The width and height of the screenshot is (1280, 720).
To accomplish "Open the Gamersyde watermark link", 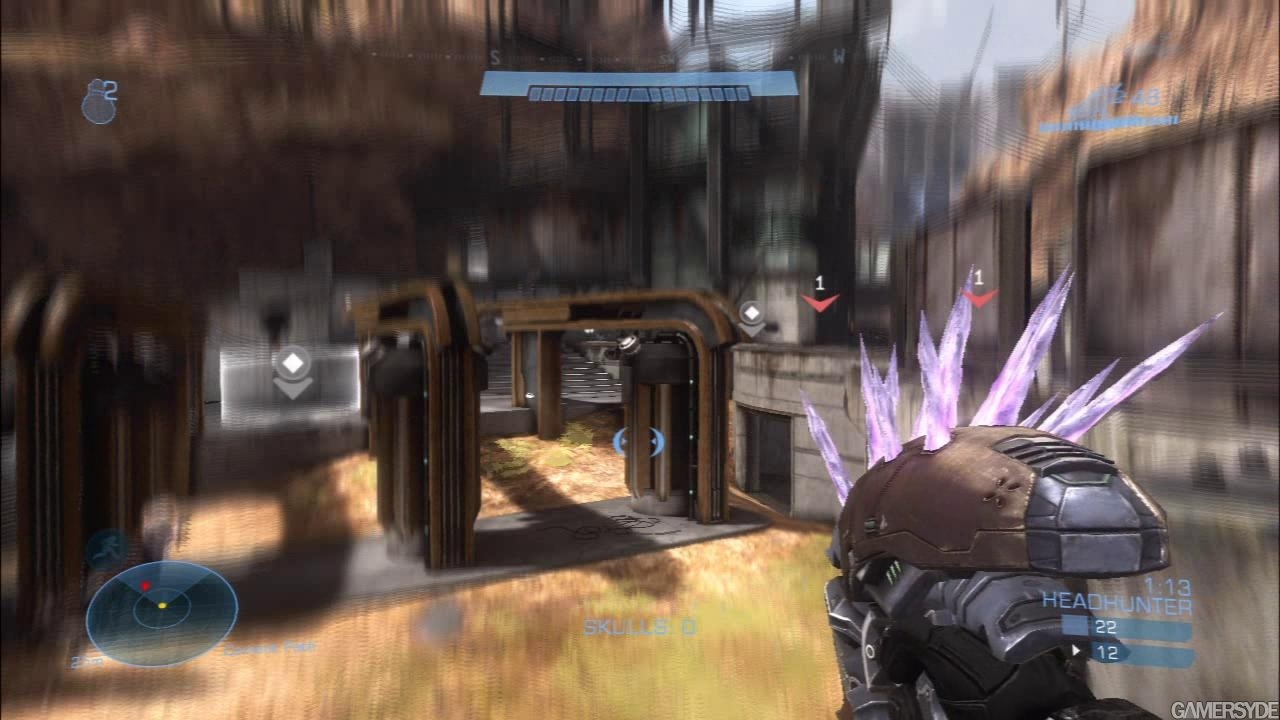I will pos(1224,709).
